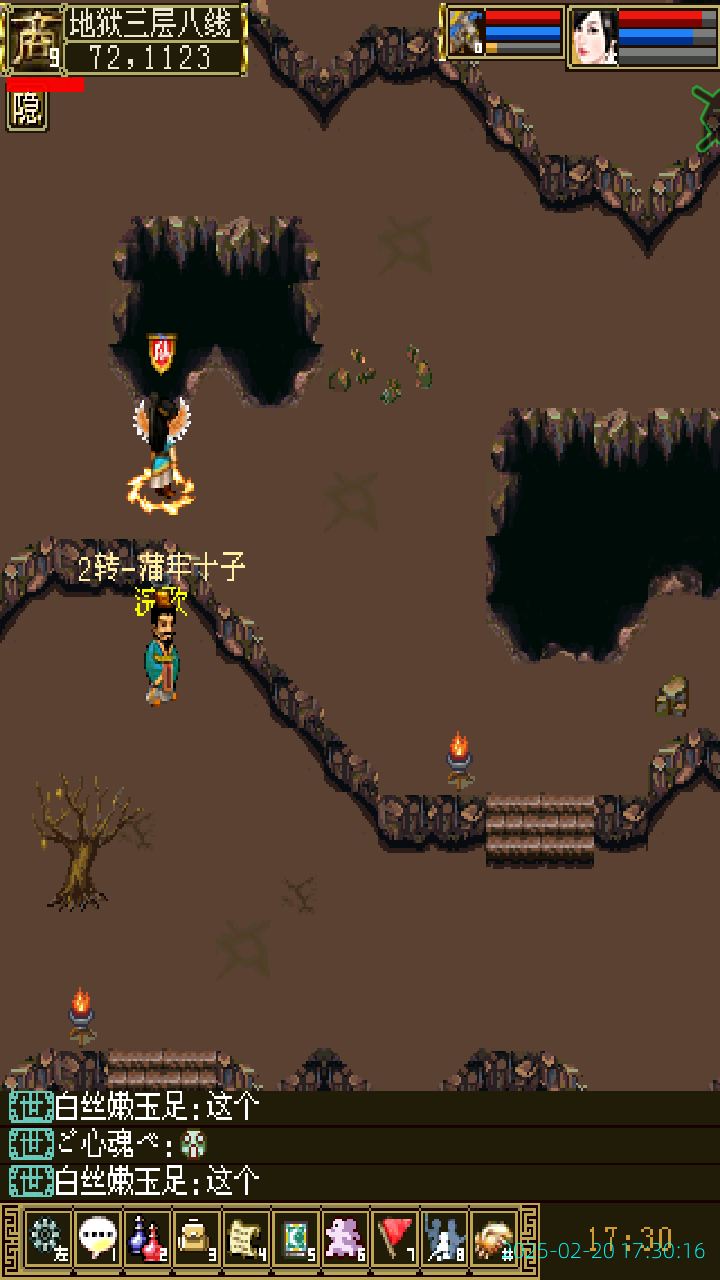Viewport: 720px width, 1280px height.
Task: Select the red flag icon
Action: [395, 1240]
